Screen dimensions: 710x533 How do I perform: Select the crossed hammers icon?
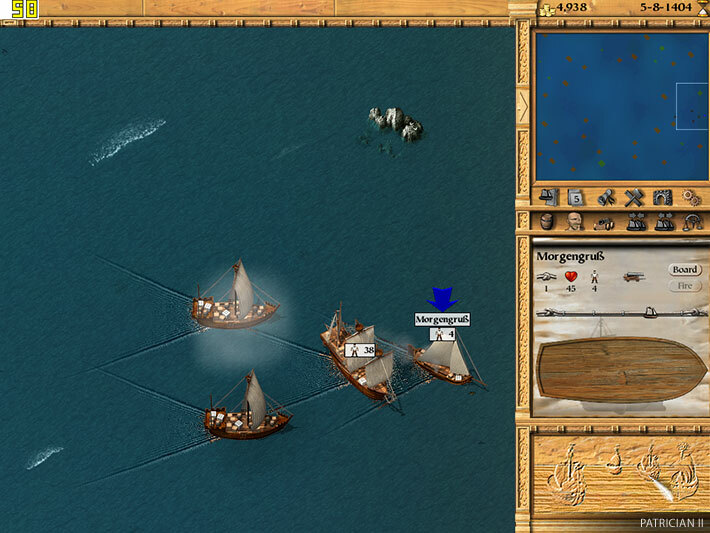pyautogui.click(x=632, y=197)
